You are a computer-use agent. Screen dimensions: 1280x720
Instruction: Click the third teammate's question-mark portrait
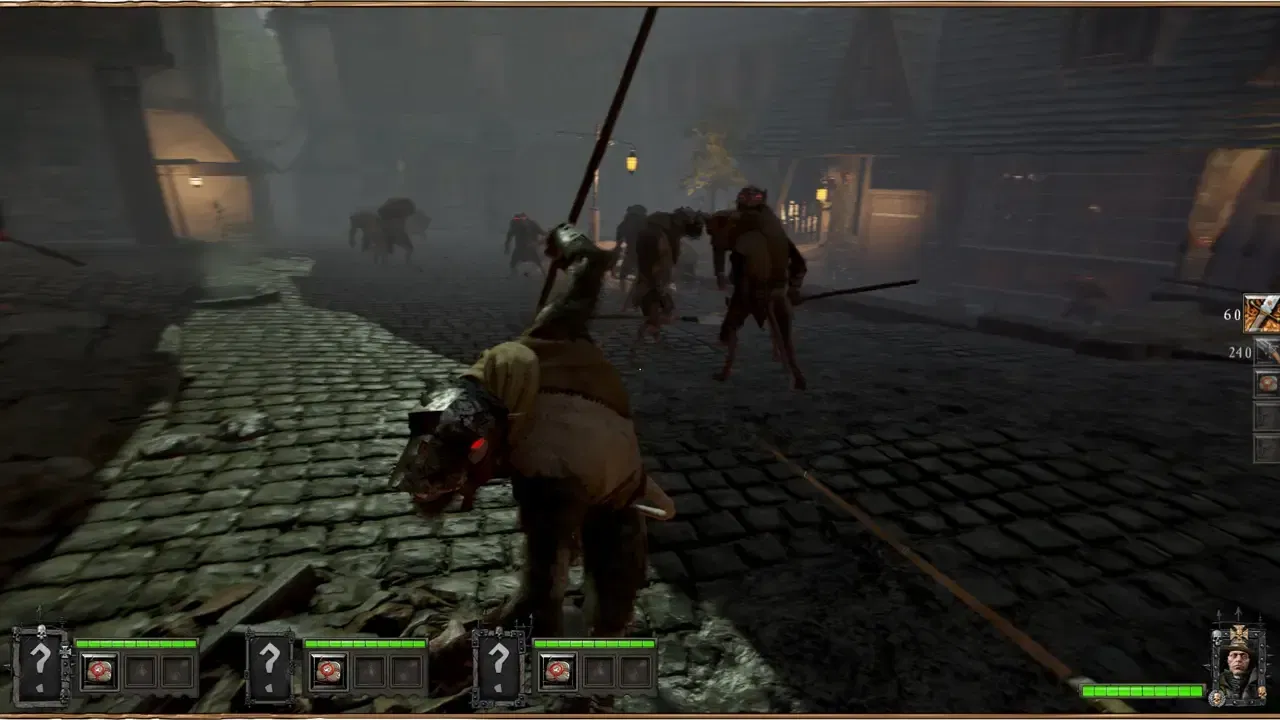click(x=499, y=663)
